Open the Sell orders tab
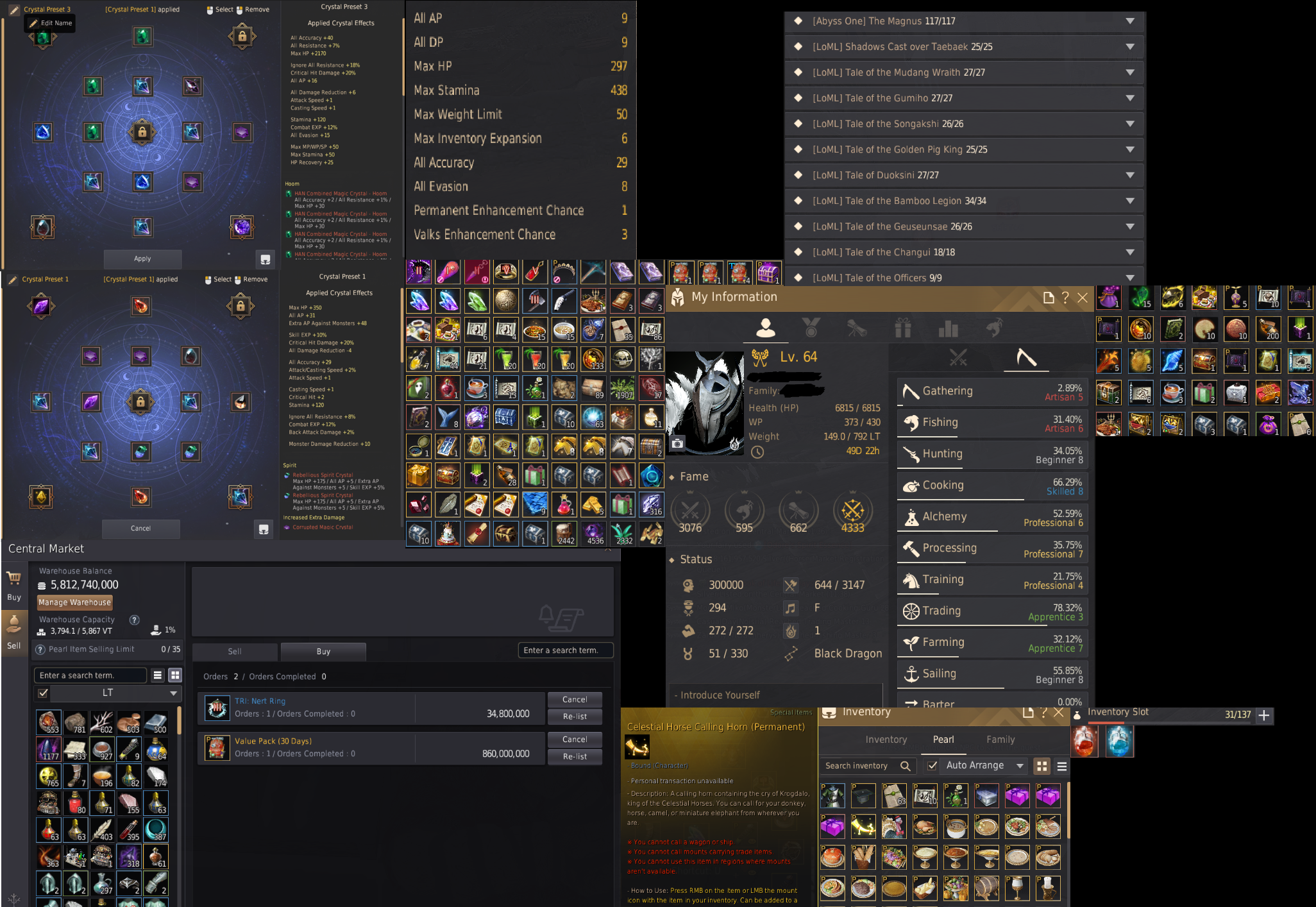Image resolution: width=1316 pixels, height=907 pixels. click(234, 651)
